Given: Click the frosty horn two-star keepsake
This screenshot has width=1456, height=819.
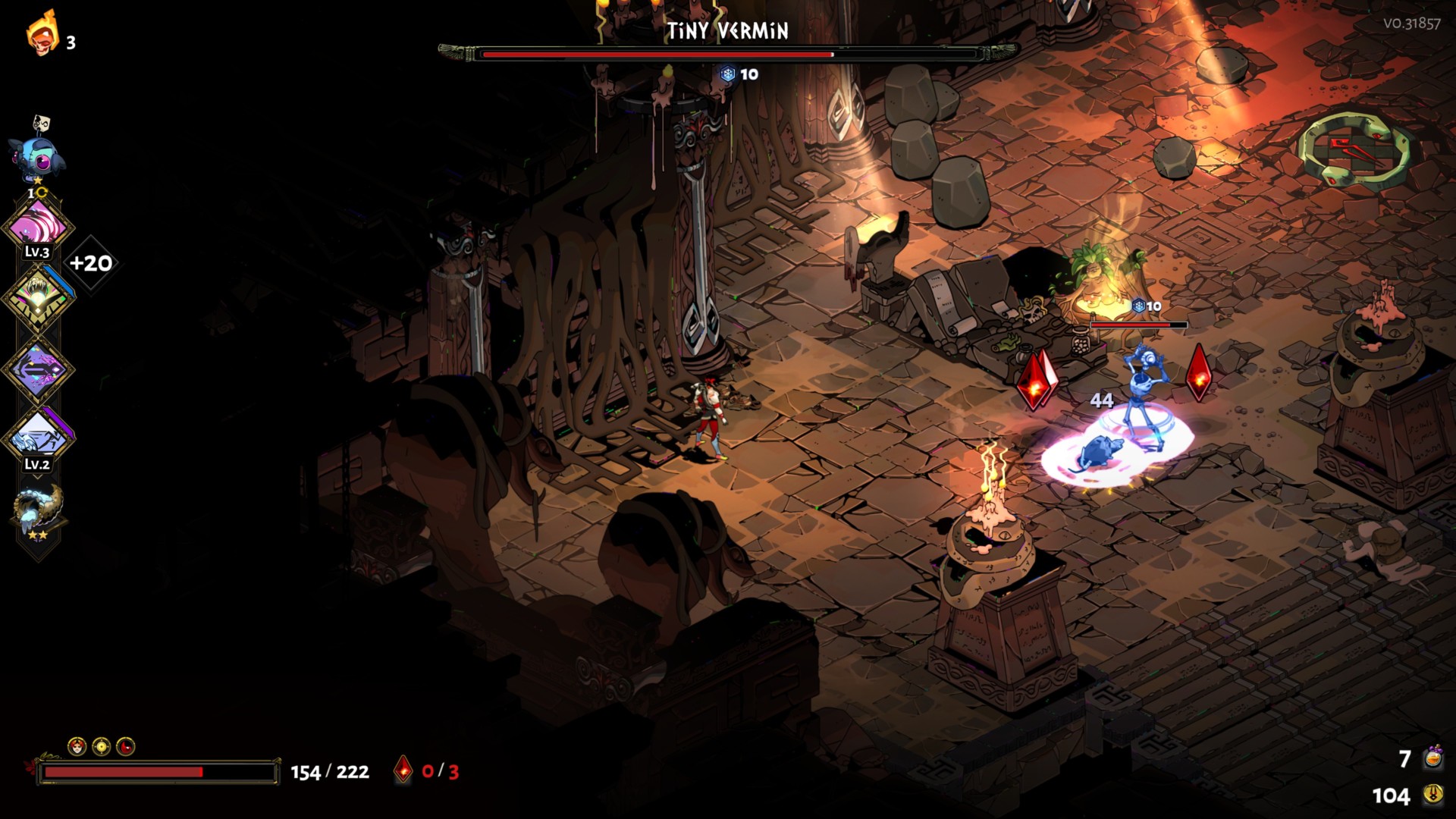Looking at the screenshot, I should pyautogui.click(x=37, y=510).
